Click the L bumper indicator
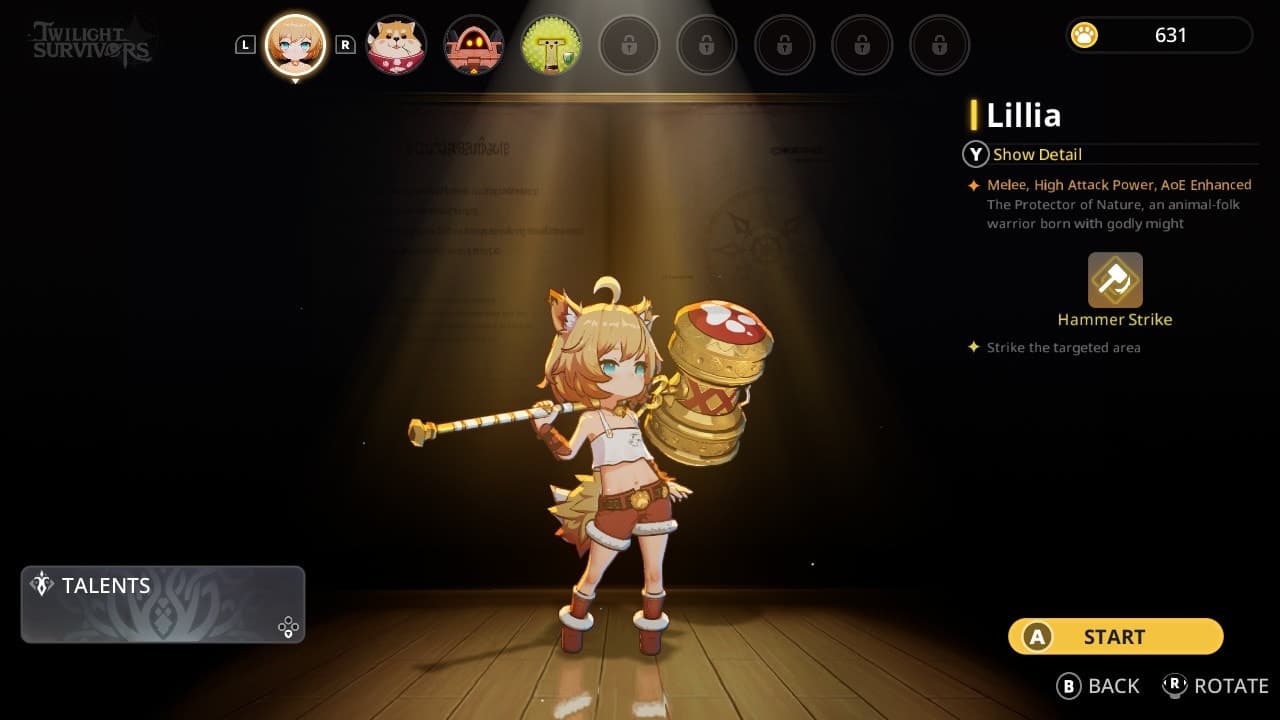 pos(244,44)
